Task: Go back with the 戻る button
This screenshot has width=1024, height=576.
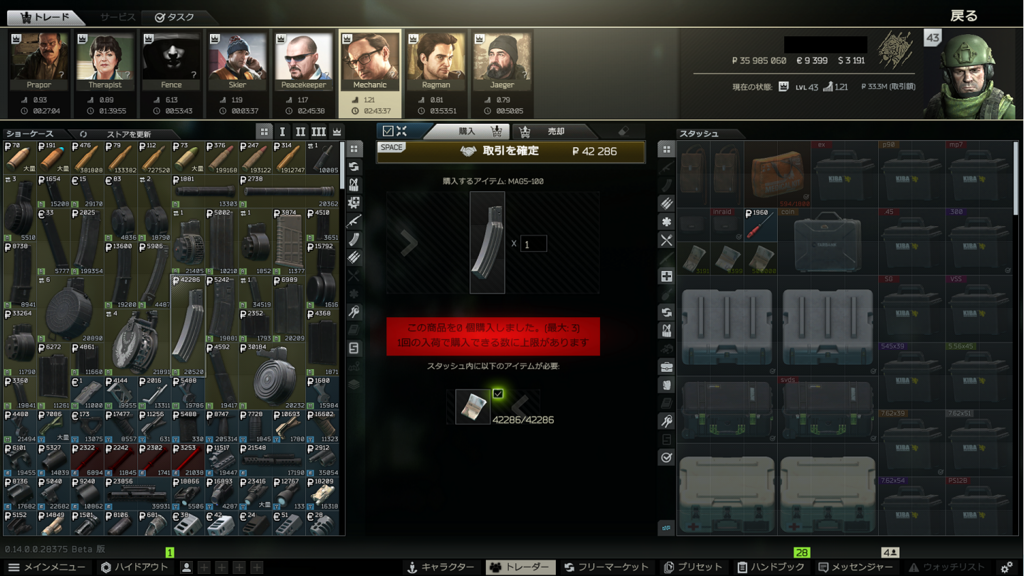Action: click(x=964, y=16)
